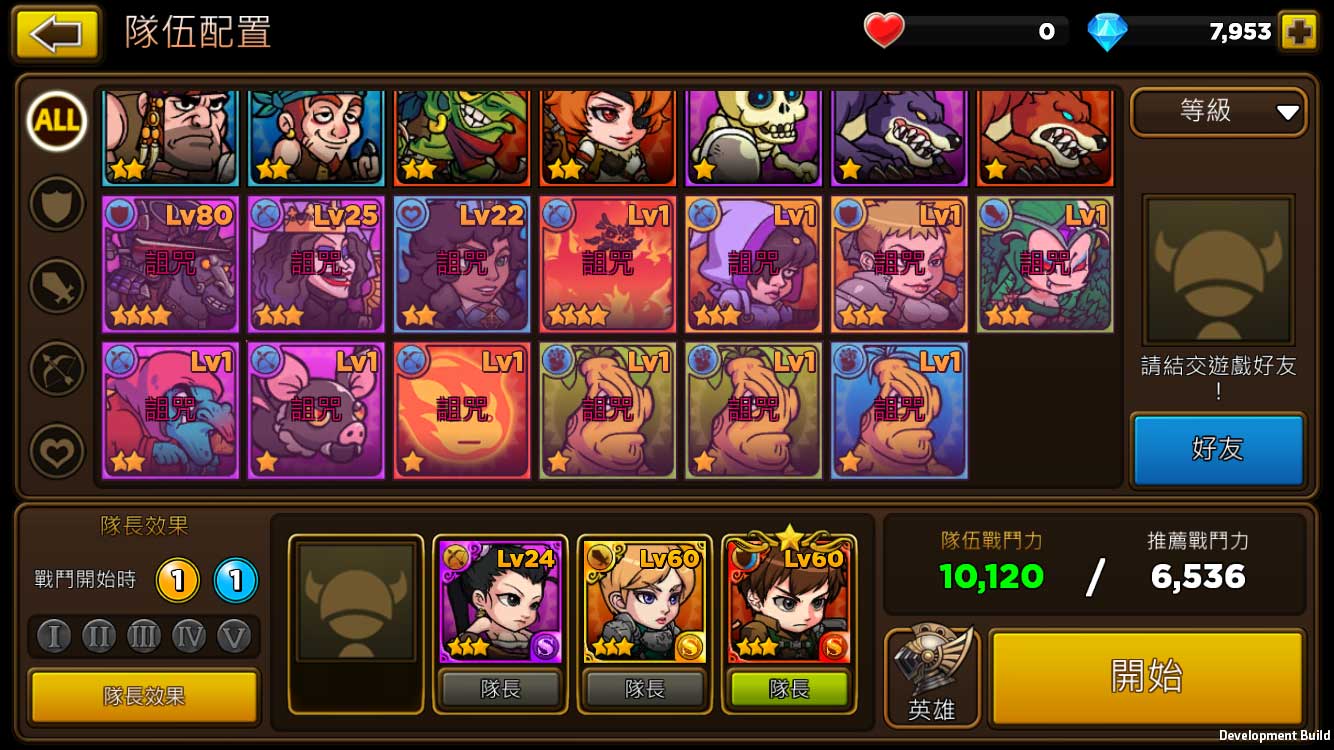Screen dimensions: 1334x750
Task: Pick the Lv22 curly-haired hero card
Action: tap(462, 264)
